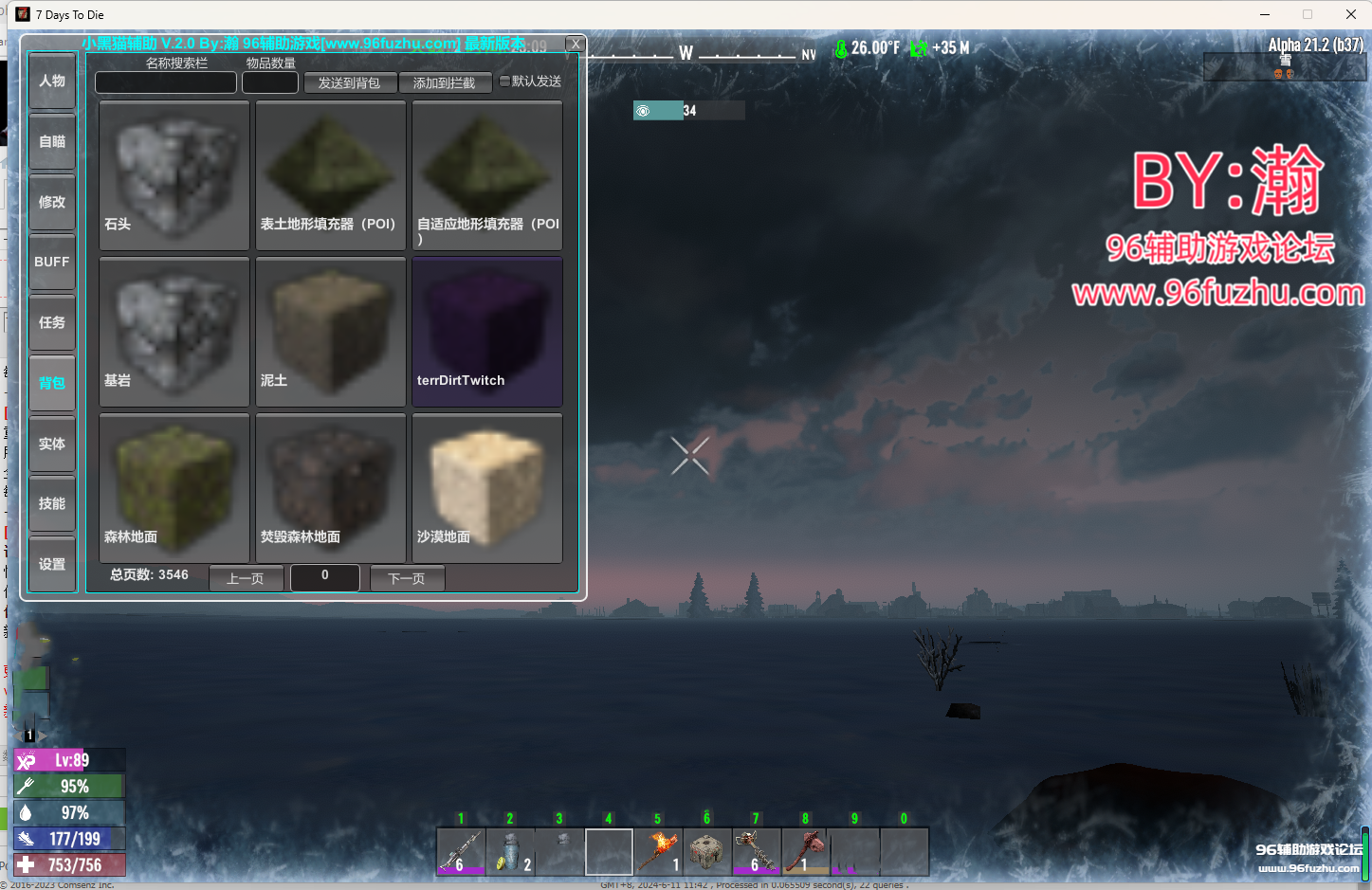The image size is (1372, 890).
Task: Pick the 沙漠地面 block tile
Action: 487,488
